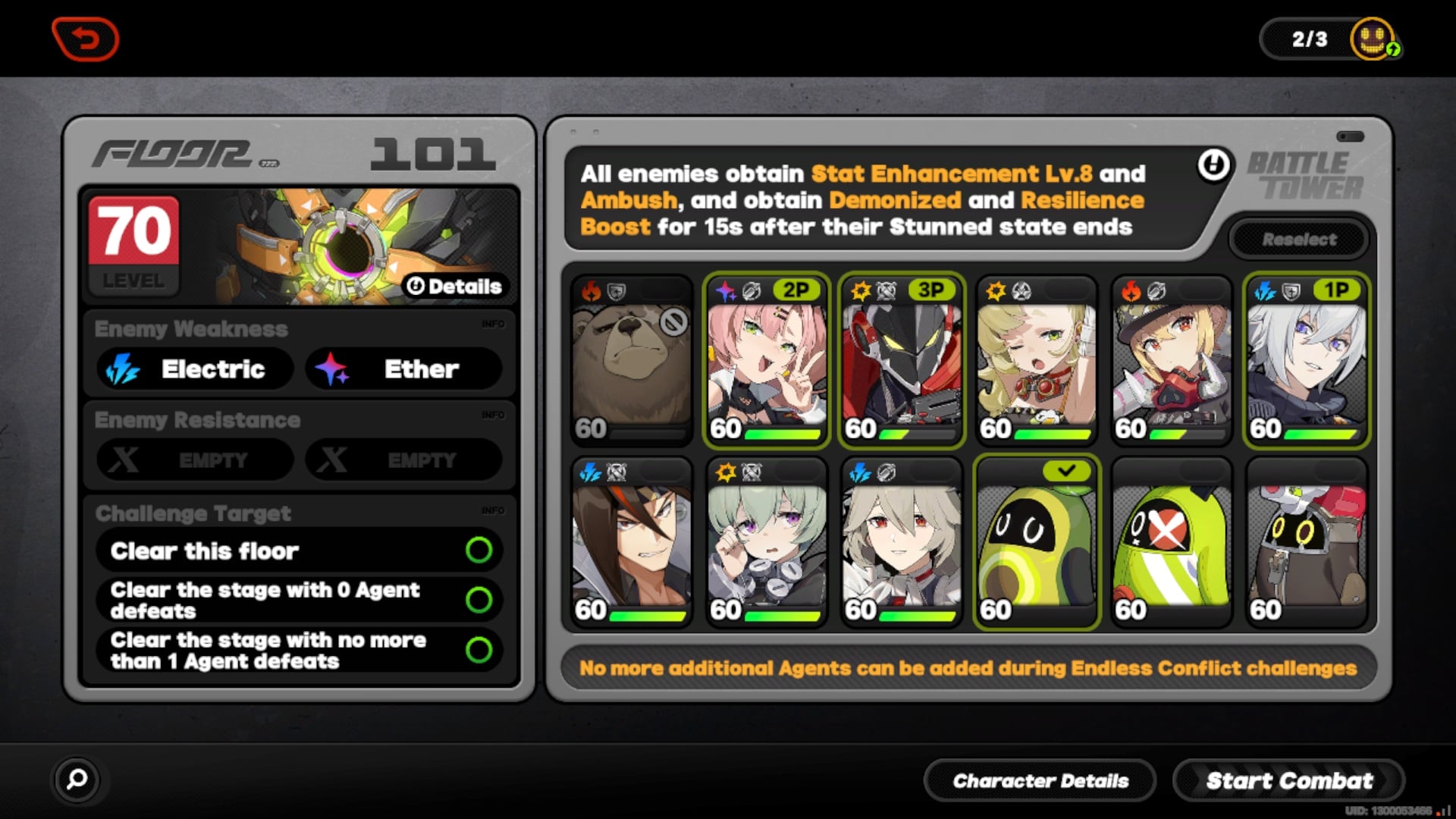Open Character Details
The height and width of the screenshot is (819, 1456).
click(1040, 780)
